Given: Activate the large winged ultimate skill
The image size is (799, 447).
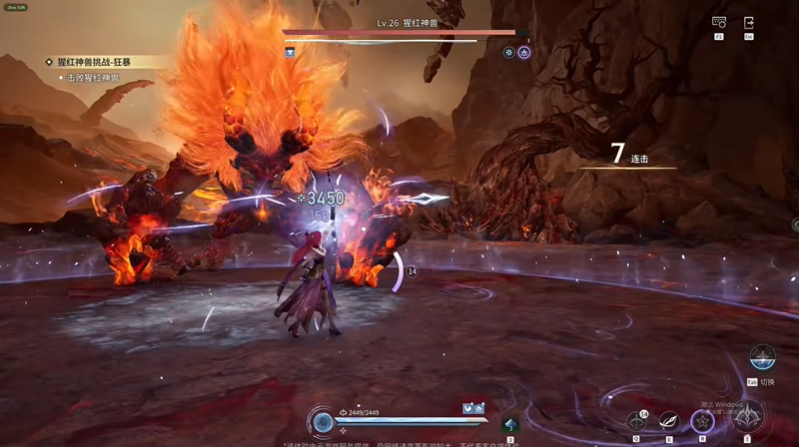Looking at the screenshot, I should click(x=746, y=415).
